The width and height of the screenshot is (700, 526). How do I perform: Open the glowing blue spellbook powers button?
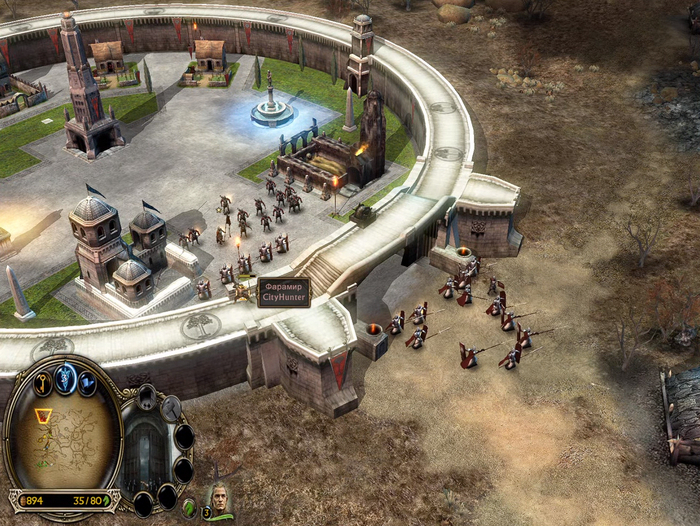pyautogui.click(x=66, y=378)
